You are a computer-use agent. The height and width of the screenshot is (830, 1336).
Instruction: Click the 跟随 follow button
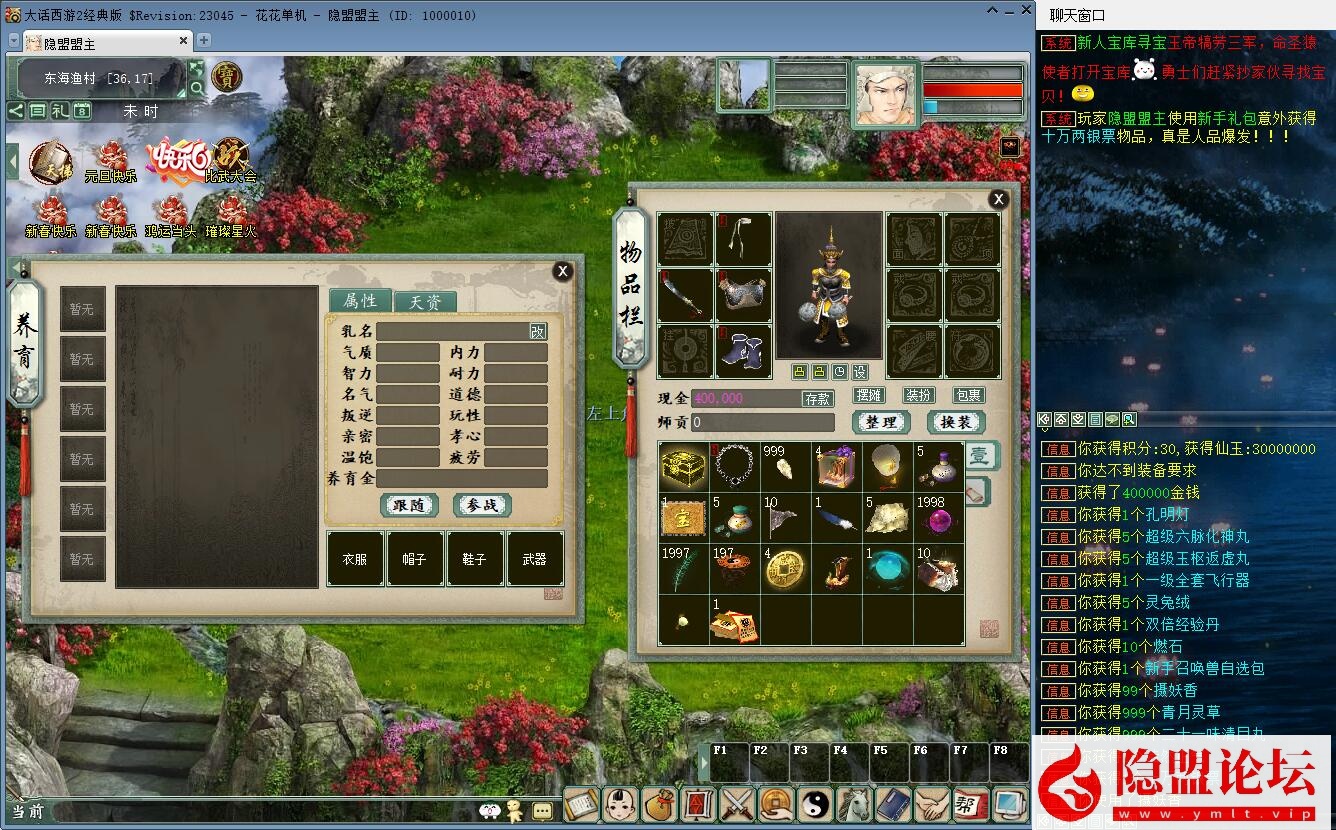pyautogui.click(x=409, y=505)
